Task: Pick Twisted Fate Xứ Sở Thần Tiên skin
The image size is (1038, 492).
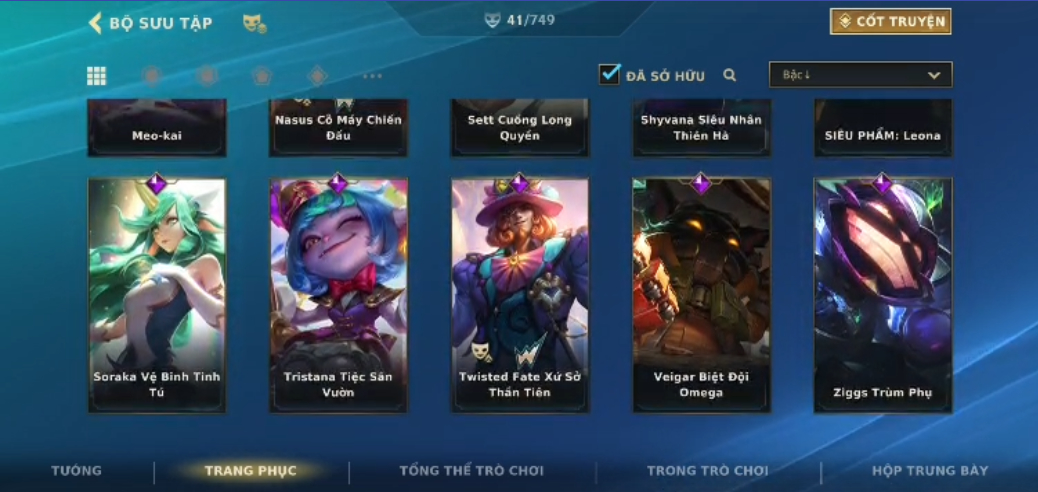Action: [x=520, y=295]
